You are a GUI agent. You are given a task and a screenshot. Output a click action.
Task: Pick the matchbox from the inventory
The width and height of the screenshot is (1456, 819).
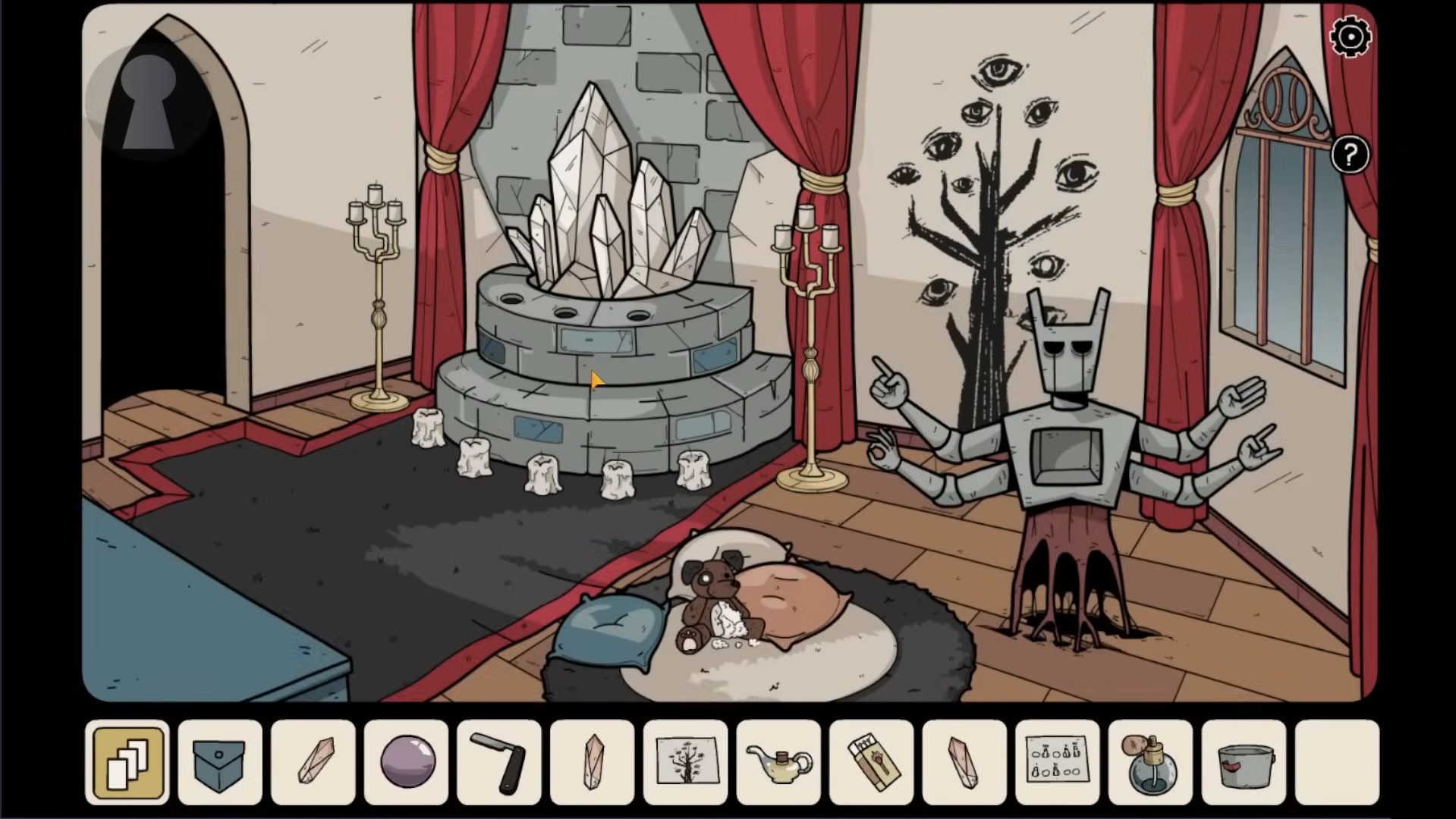pyautogui.click(x=872, y=761)
